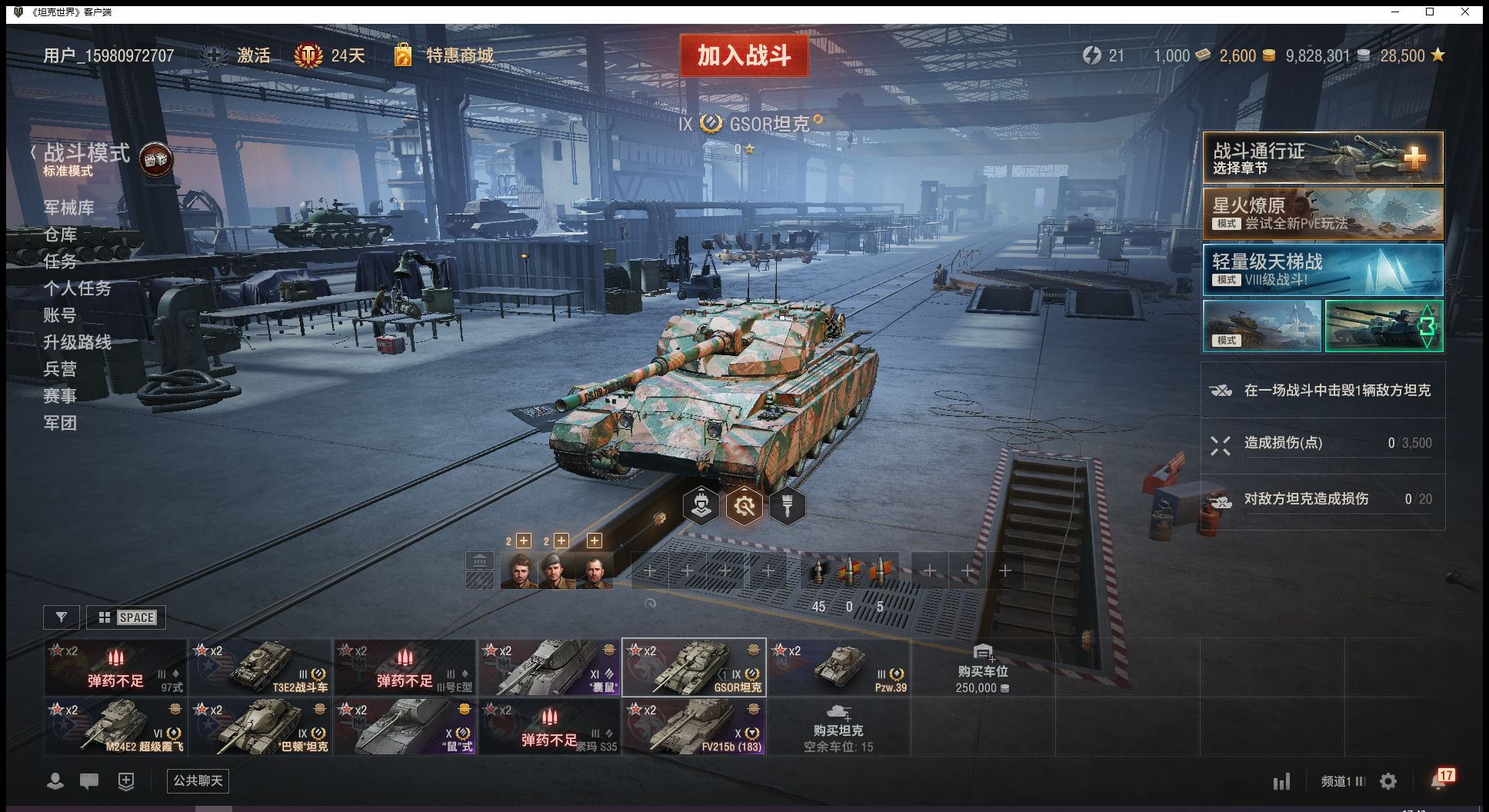Click the red Join Battle button
Image resolution: width=1489 pixels, height=812 pixels.
click(x=744, y=55)
